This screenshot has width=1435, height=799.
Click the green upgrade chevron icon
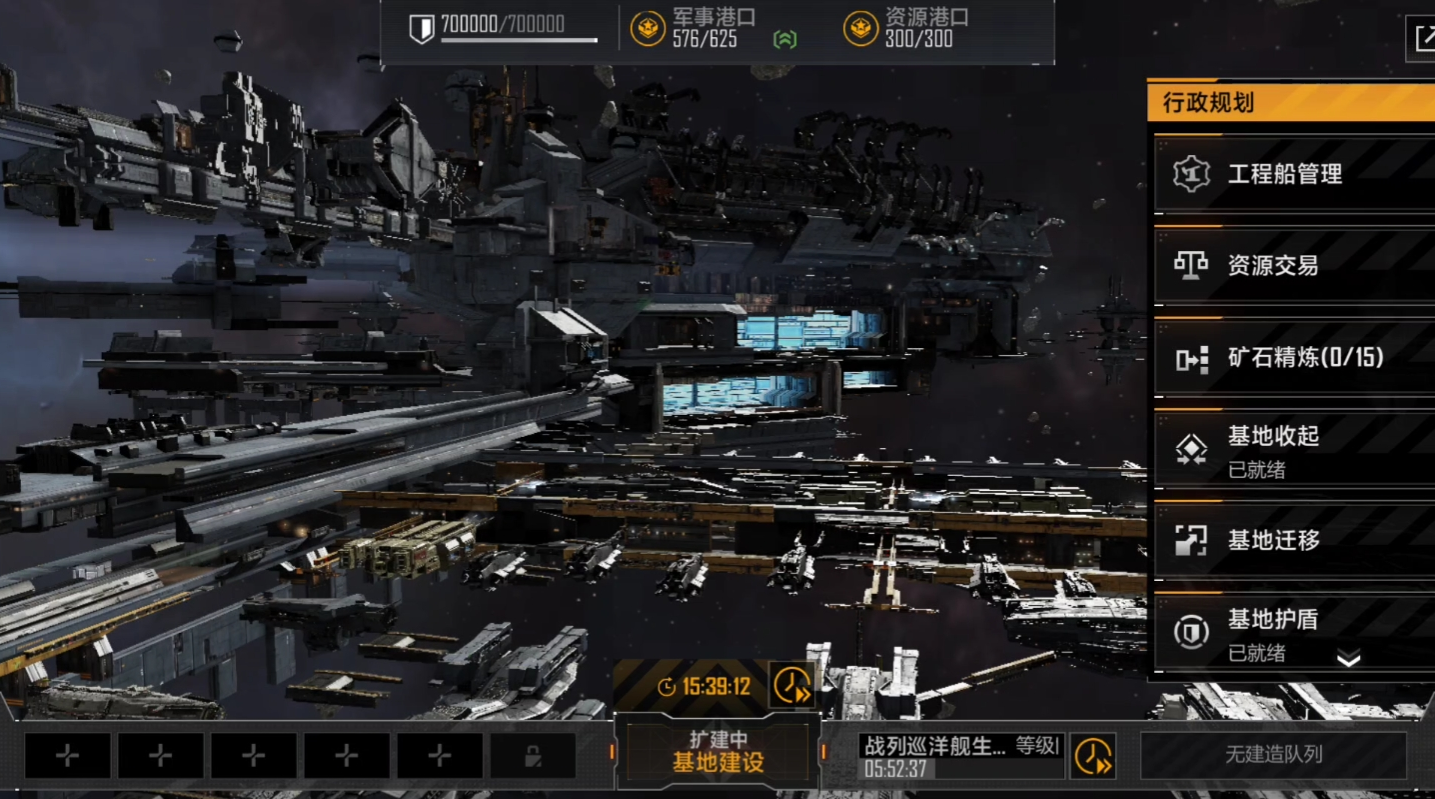coord(785,39)
